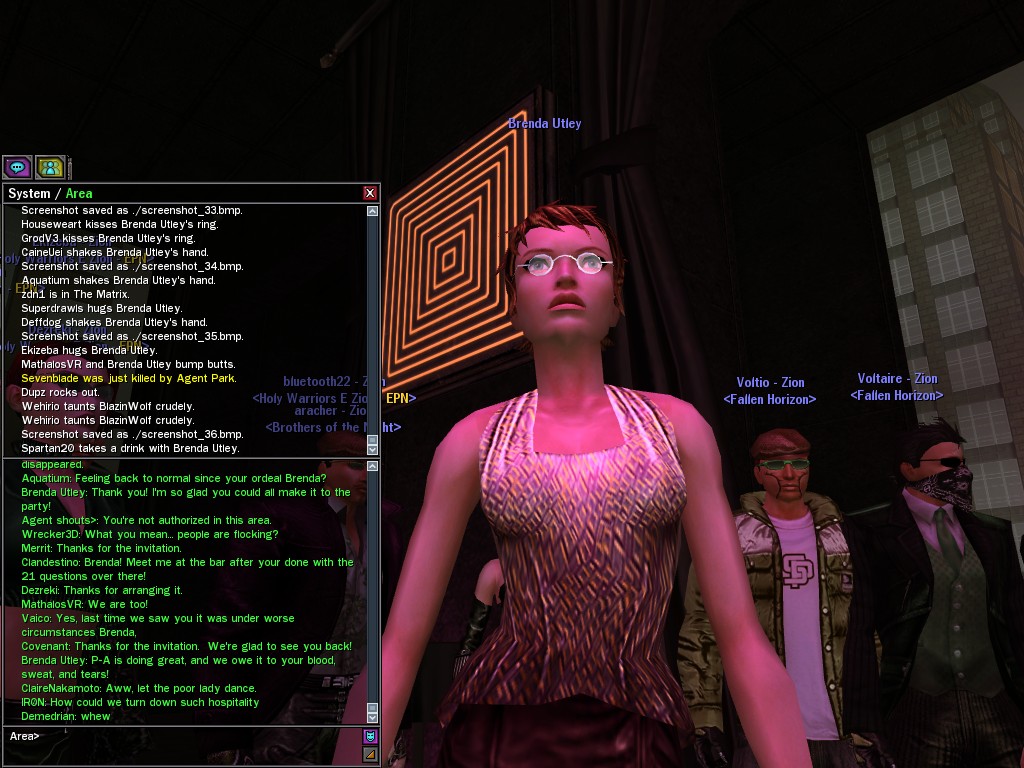Open the purple mask emote button

(x=370, y=736)
